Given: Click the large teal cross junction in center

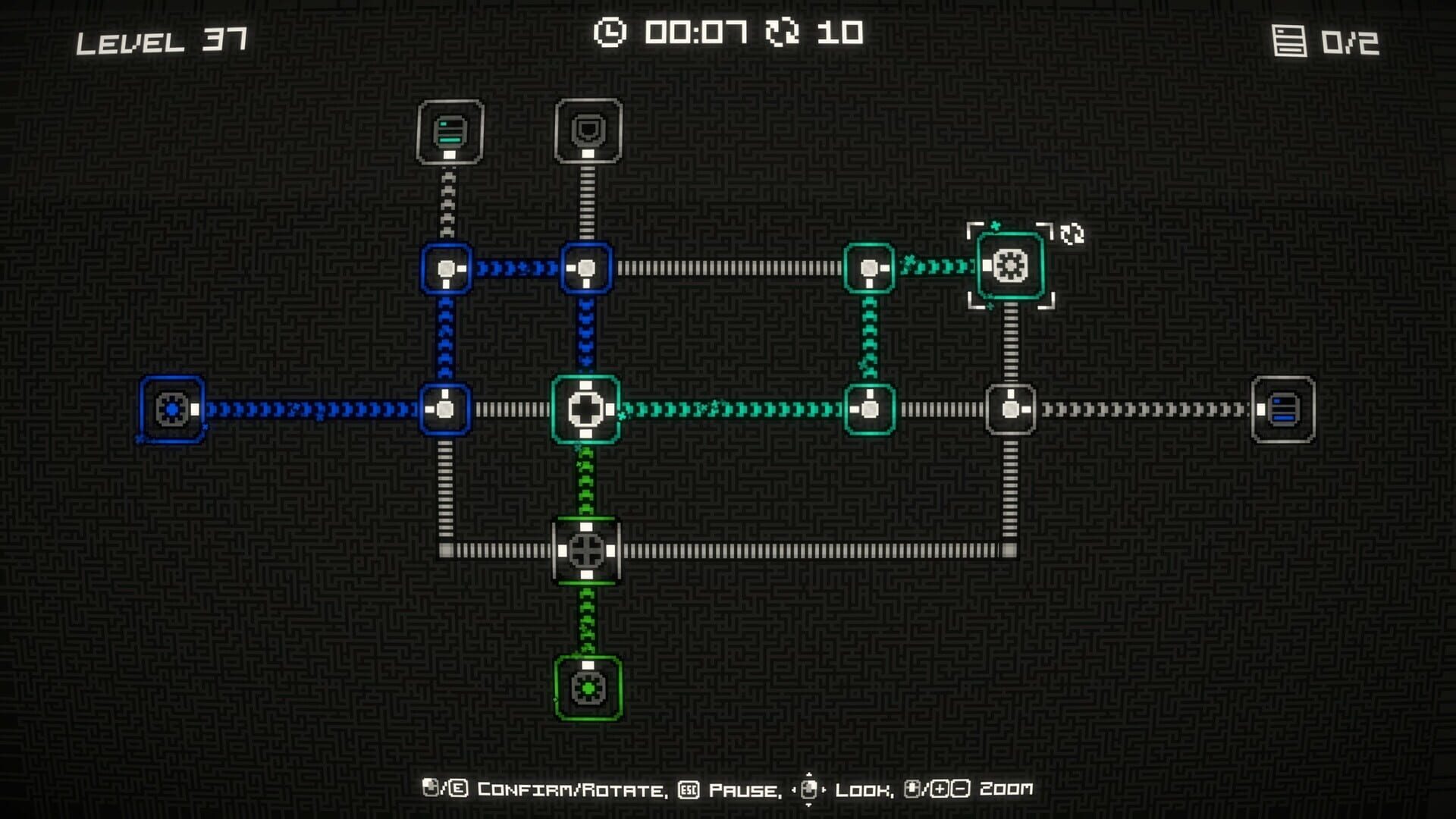Looking at the screenshot, I should [585, 410].
